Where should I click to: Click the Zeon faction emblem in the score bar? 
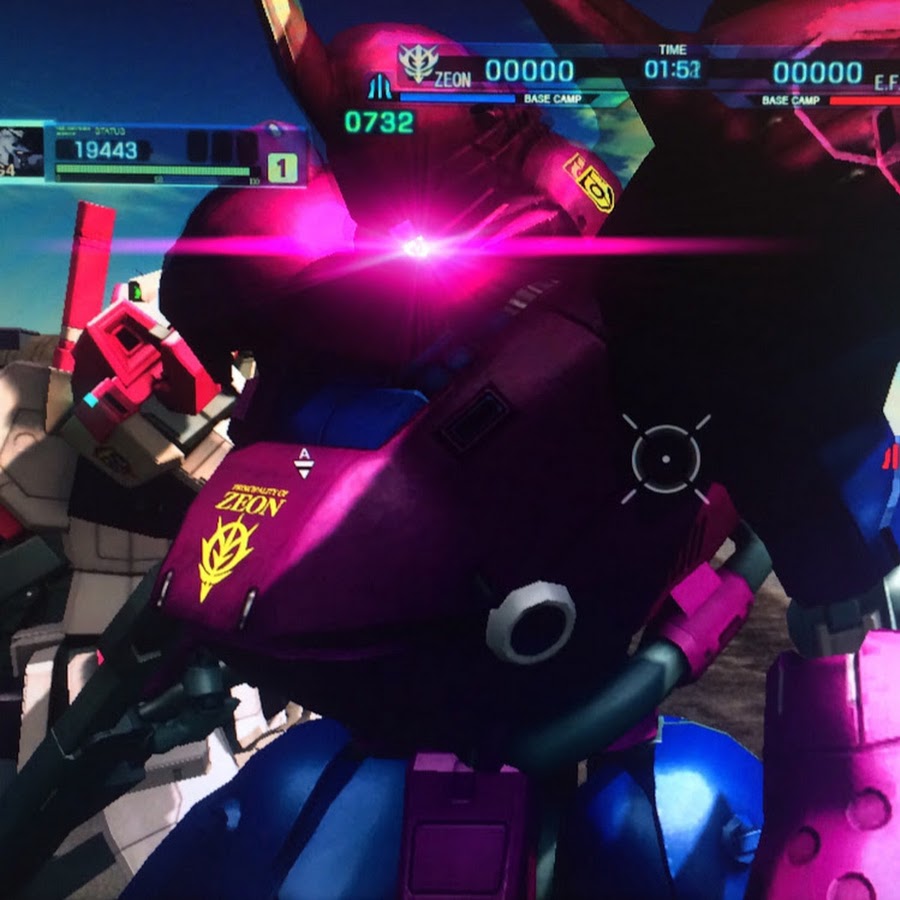416,64
